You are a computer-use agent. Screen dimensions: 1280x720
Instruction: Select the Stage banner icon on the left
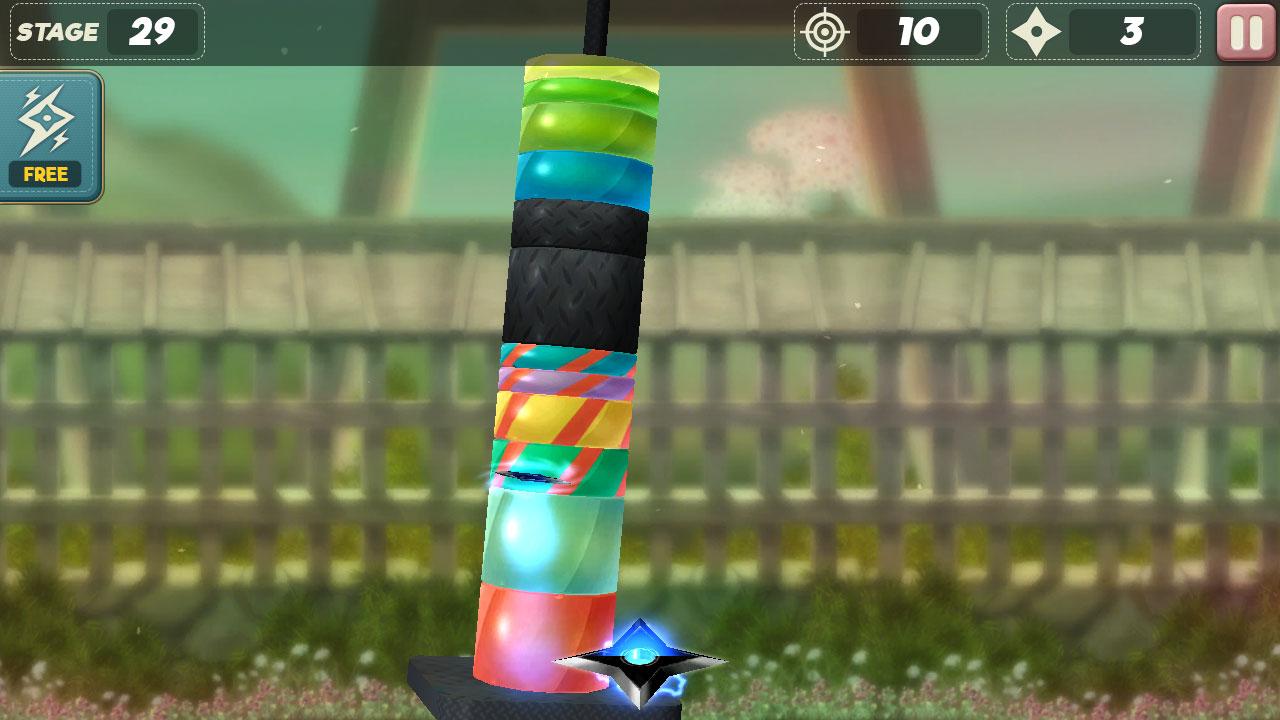(x=58, y=31)
